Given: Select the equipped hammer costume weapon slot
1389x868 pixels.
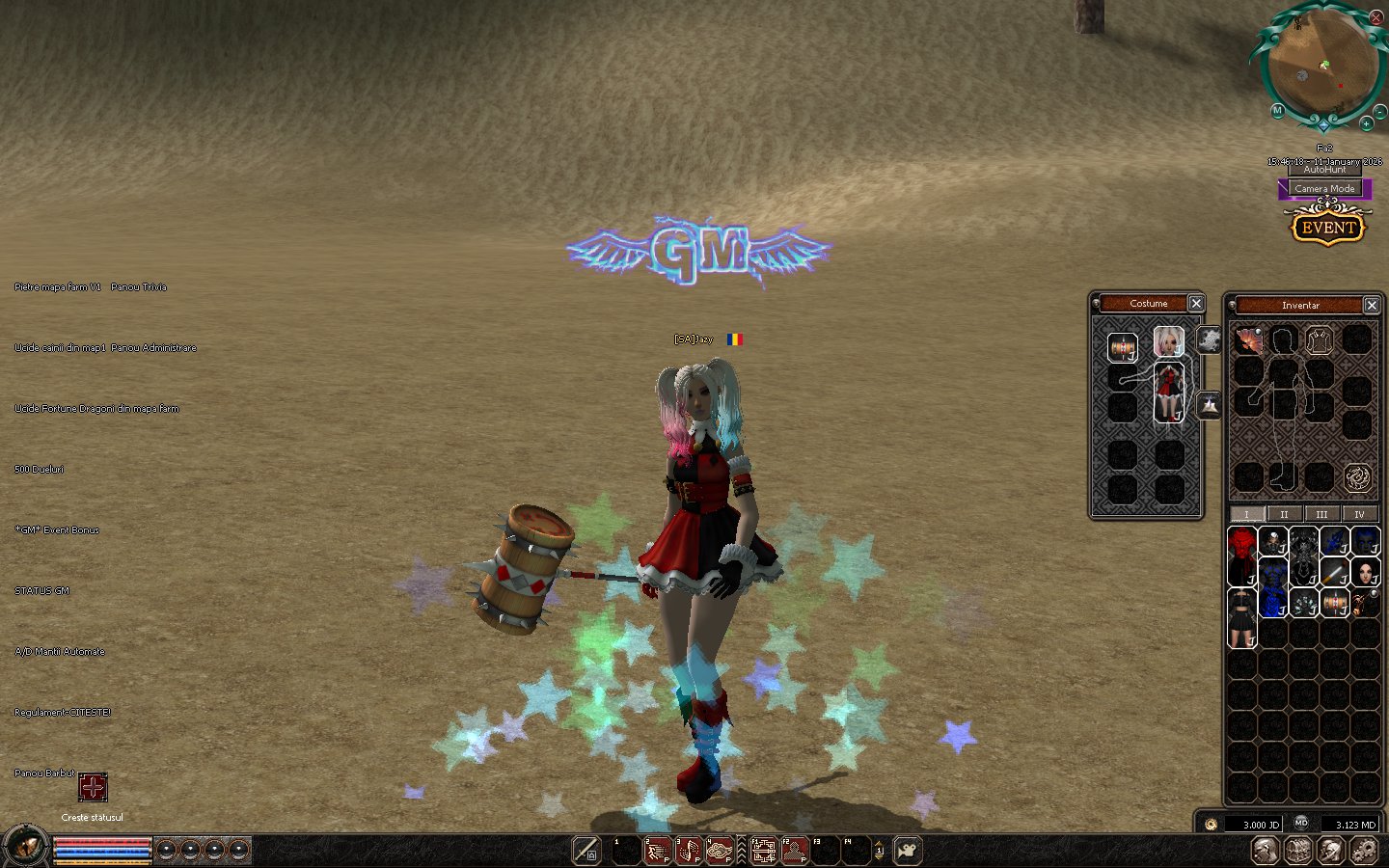Looking at the screenshot, I should (x=1122, y=346).
